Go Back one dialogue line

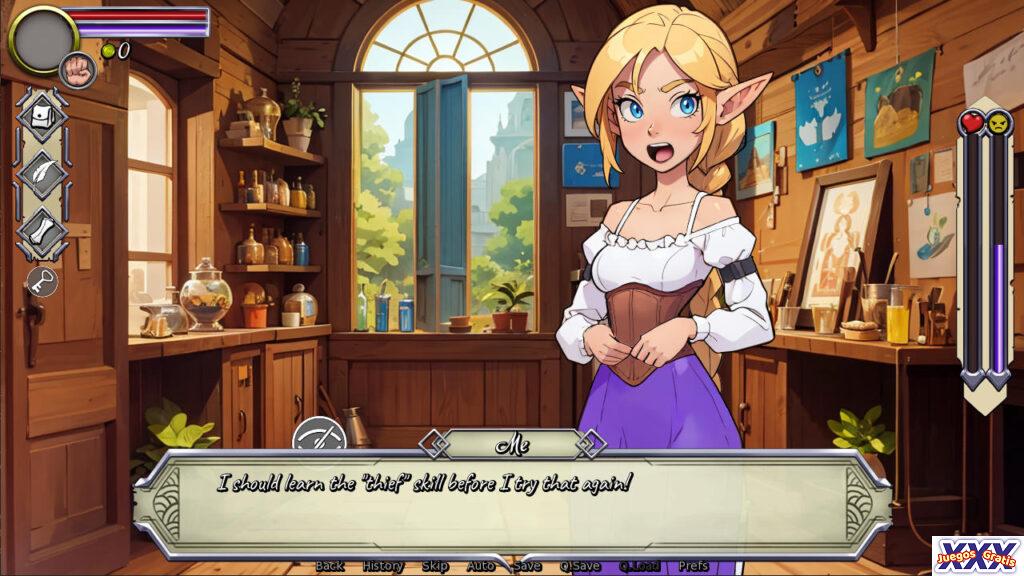click(329, 566)
